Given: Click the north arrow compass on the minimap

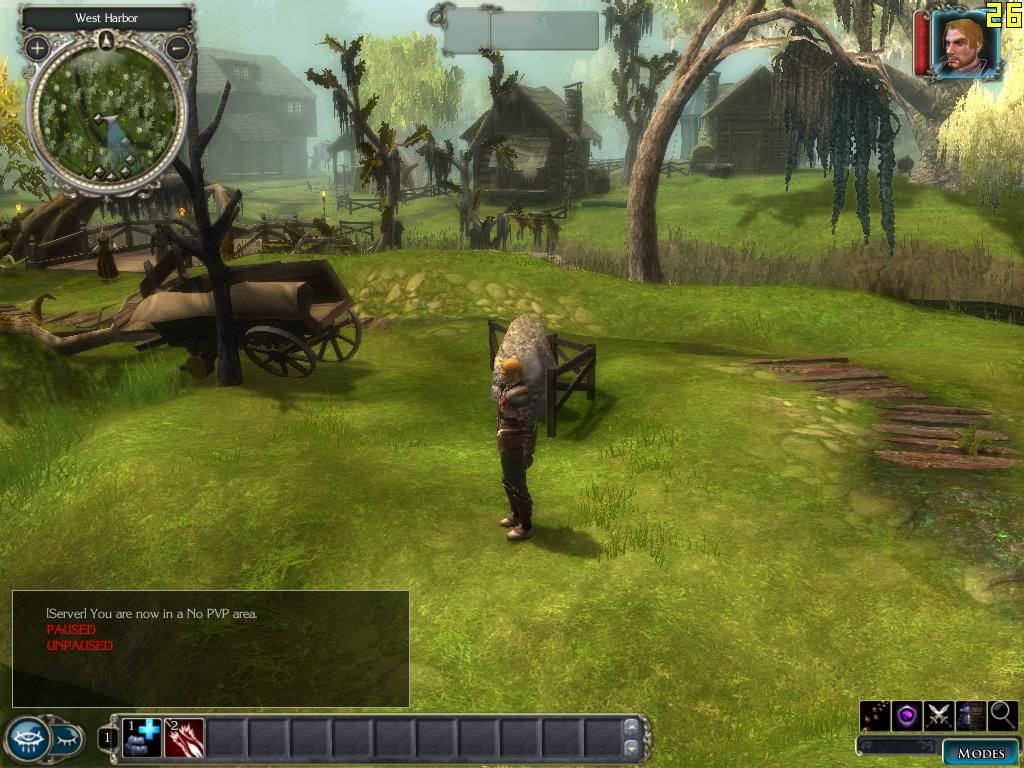Looking at the screenshot, I should (107, 41).
